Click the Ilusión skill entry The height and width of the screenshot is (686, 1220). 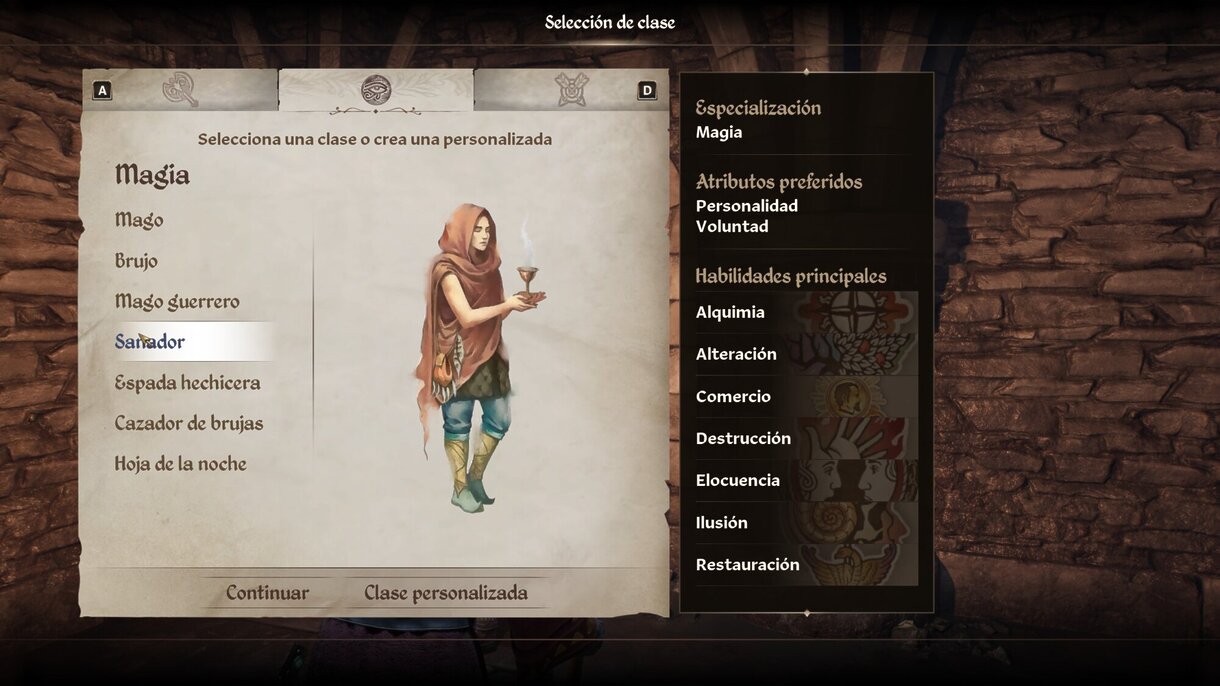(x=806, y=523)
